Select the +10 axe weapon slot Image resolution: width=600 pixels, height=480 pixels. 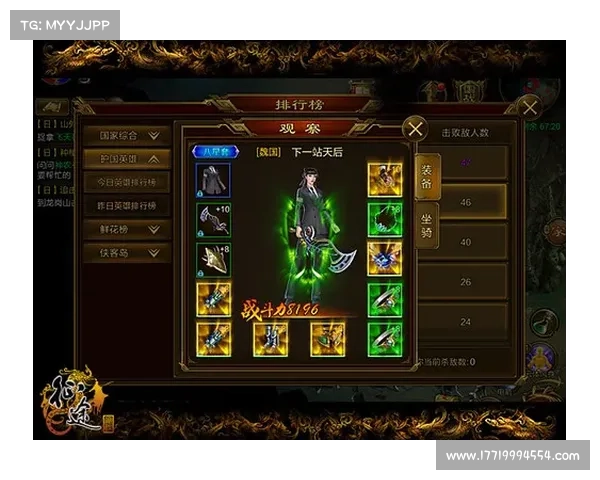[x=213, y=219]
